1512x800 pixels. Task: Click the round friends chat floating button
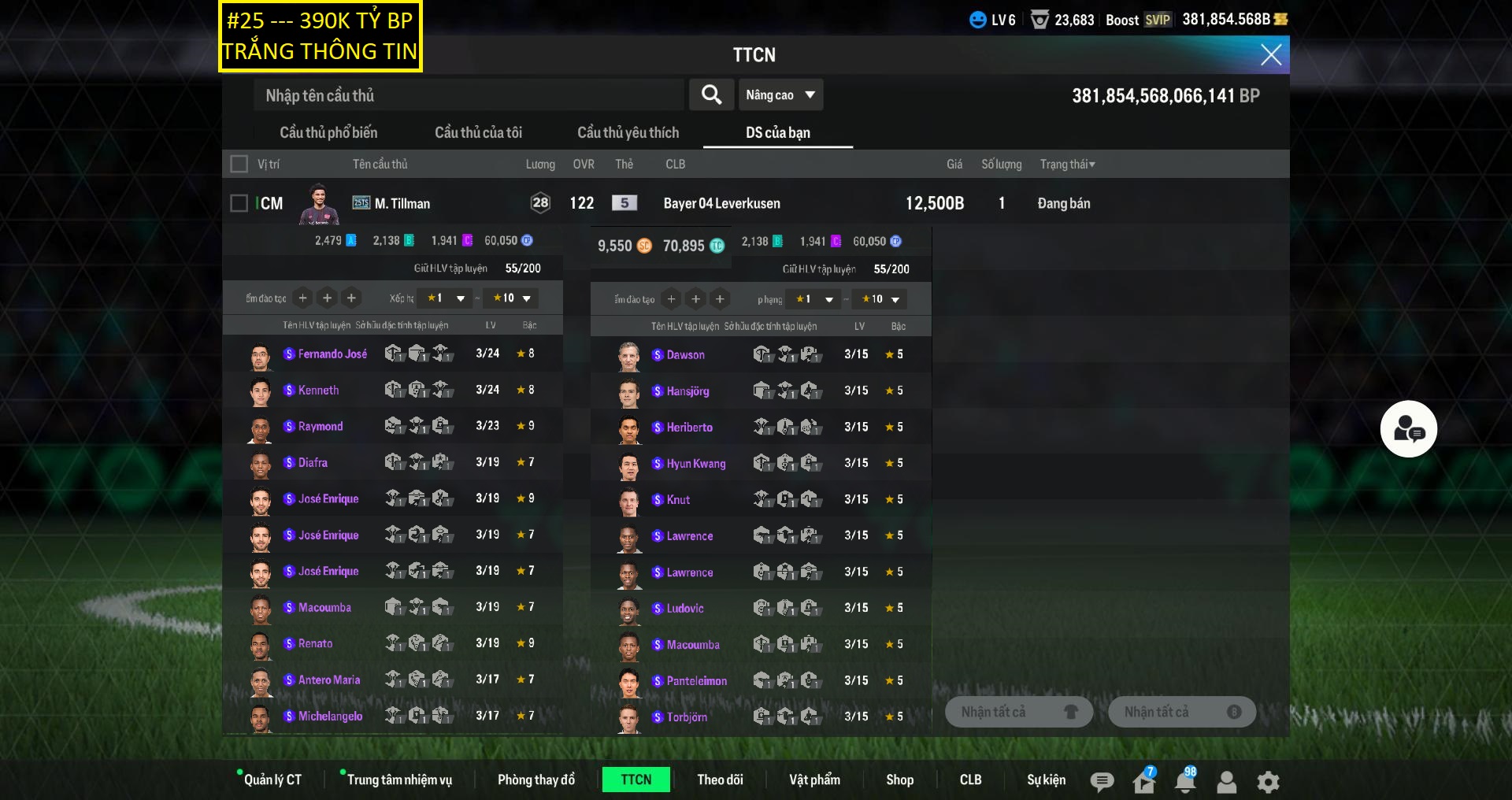[x=1408, y=429]
